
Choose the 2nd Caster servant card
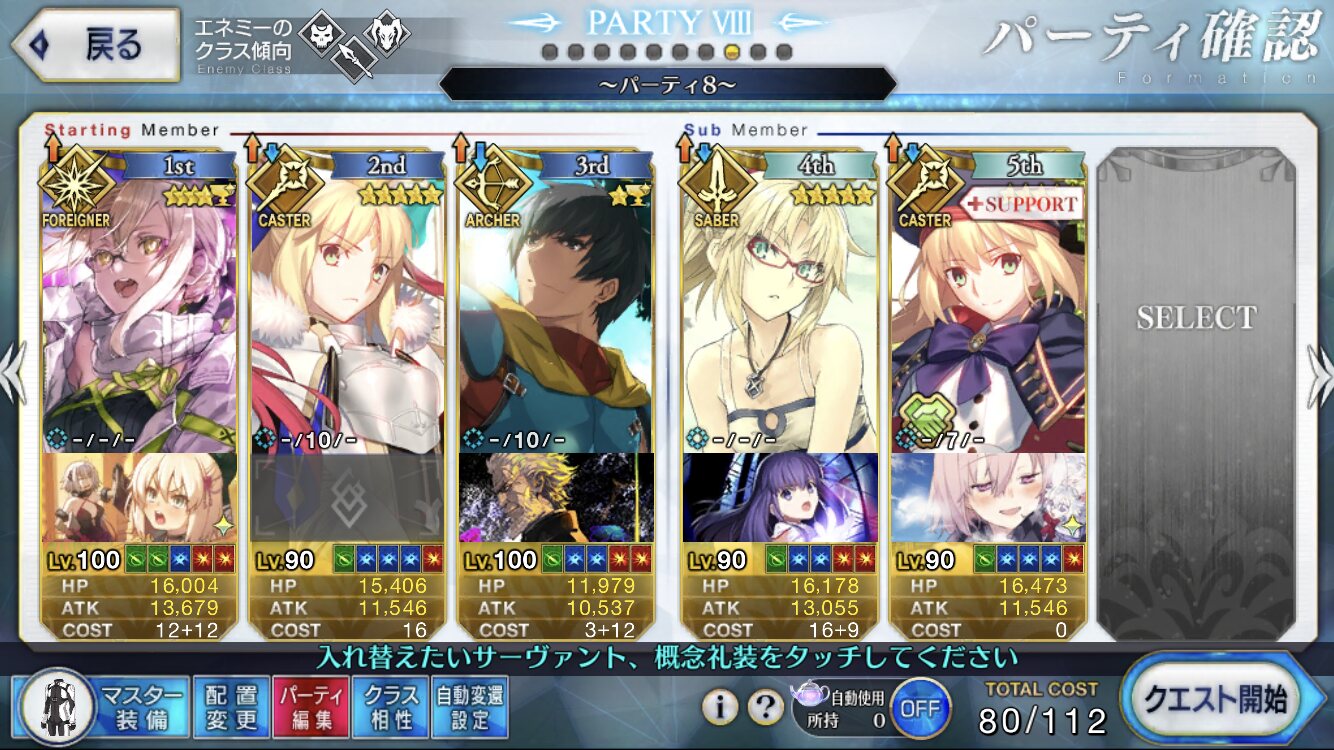(x=346, y=310)
